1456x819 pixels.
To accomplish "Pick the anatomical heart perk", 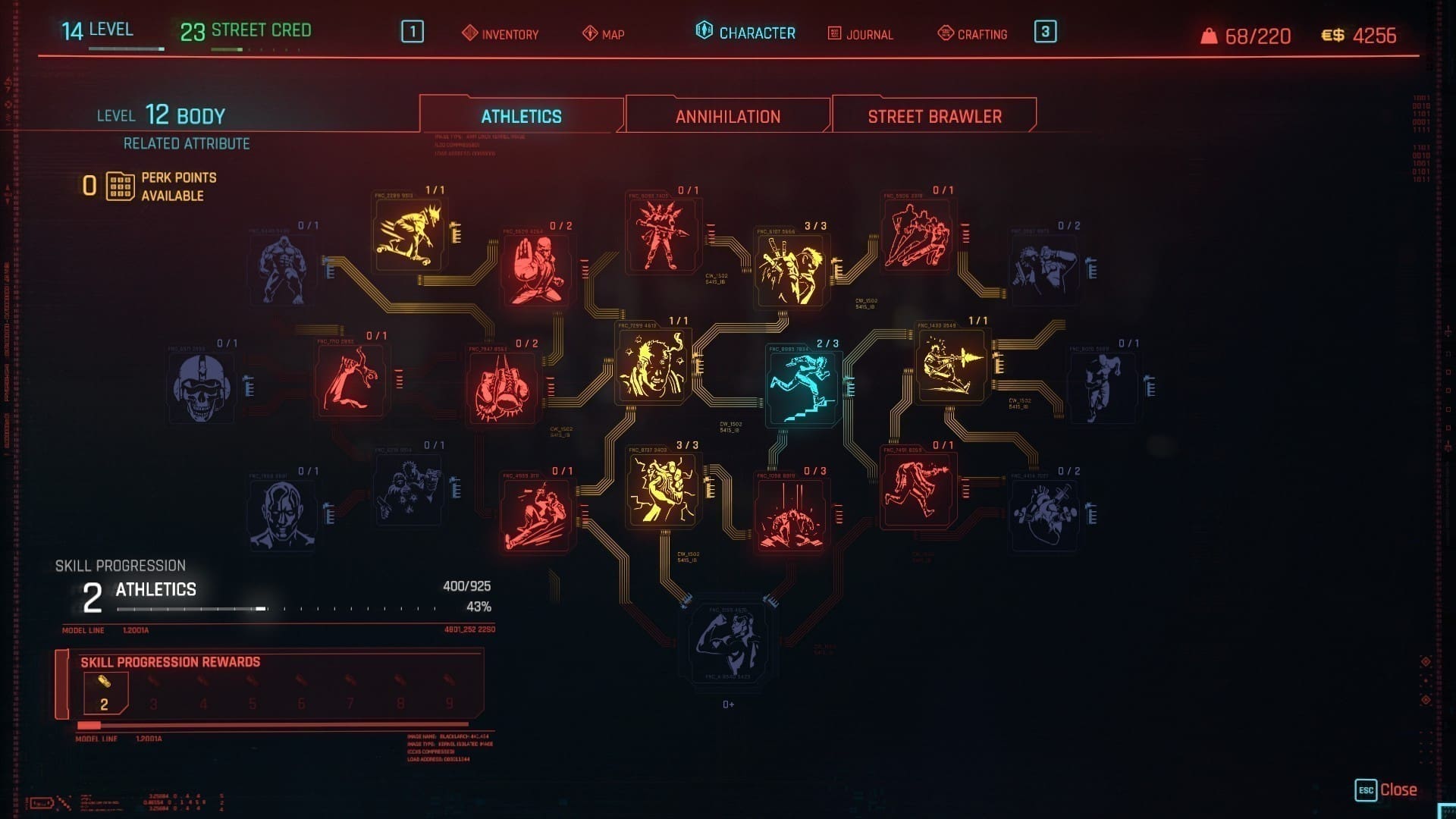I will pos(1043,515).
